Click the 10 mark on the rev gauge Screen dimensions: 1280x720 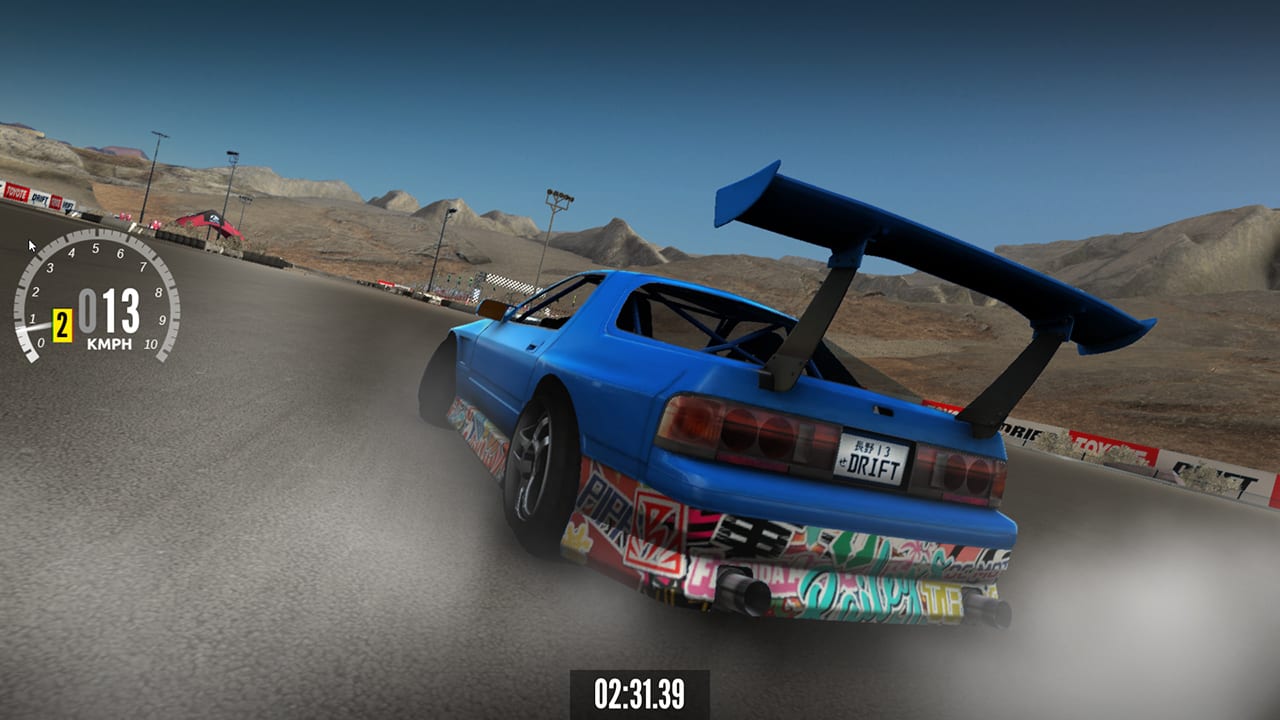click(151, 344)
